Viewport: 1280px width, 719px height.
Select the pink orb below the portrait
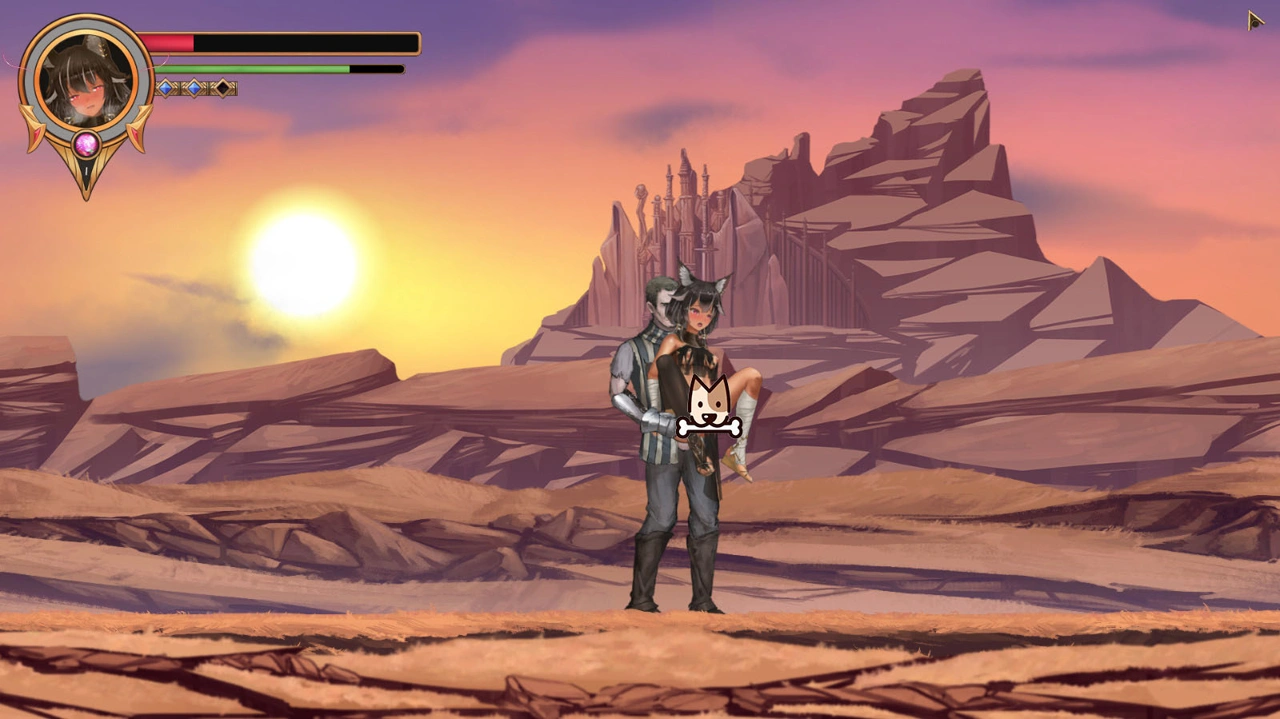86,144
